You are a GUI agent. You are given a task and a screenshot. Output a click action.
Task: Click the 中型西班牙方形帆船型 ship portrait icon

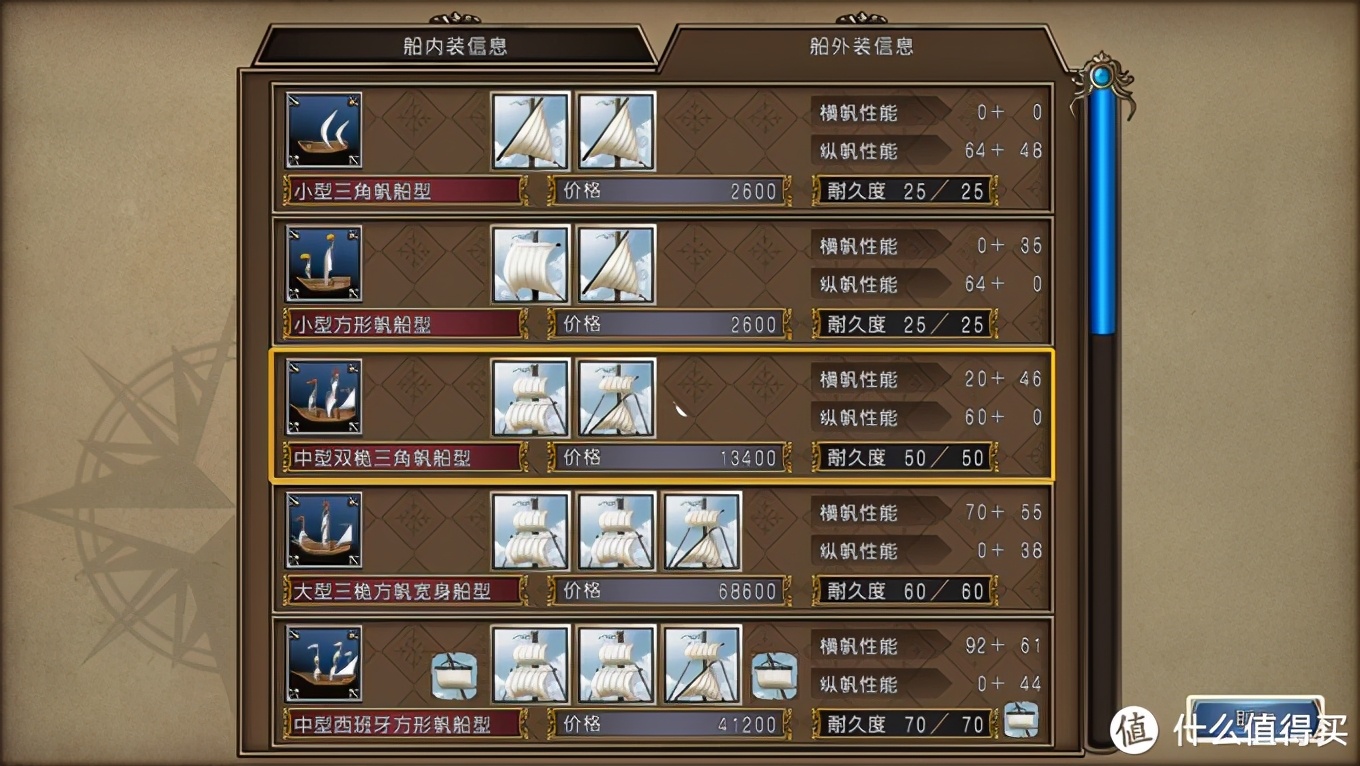tap(322, 664)
